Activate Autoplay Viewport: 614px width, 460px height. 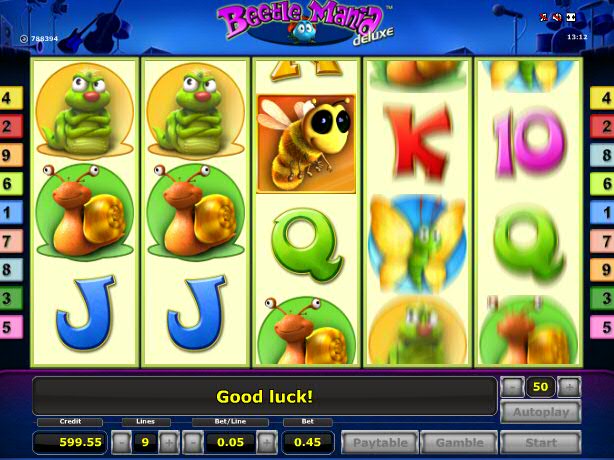540,412
